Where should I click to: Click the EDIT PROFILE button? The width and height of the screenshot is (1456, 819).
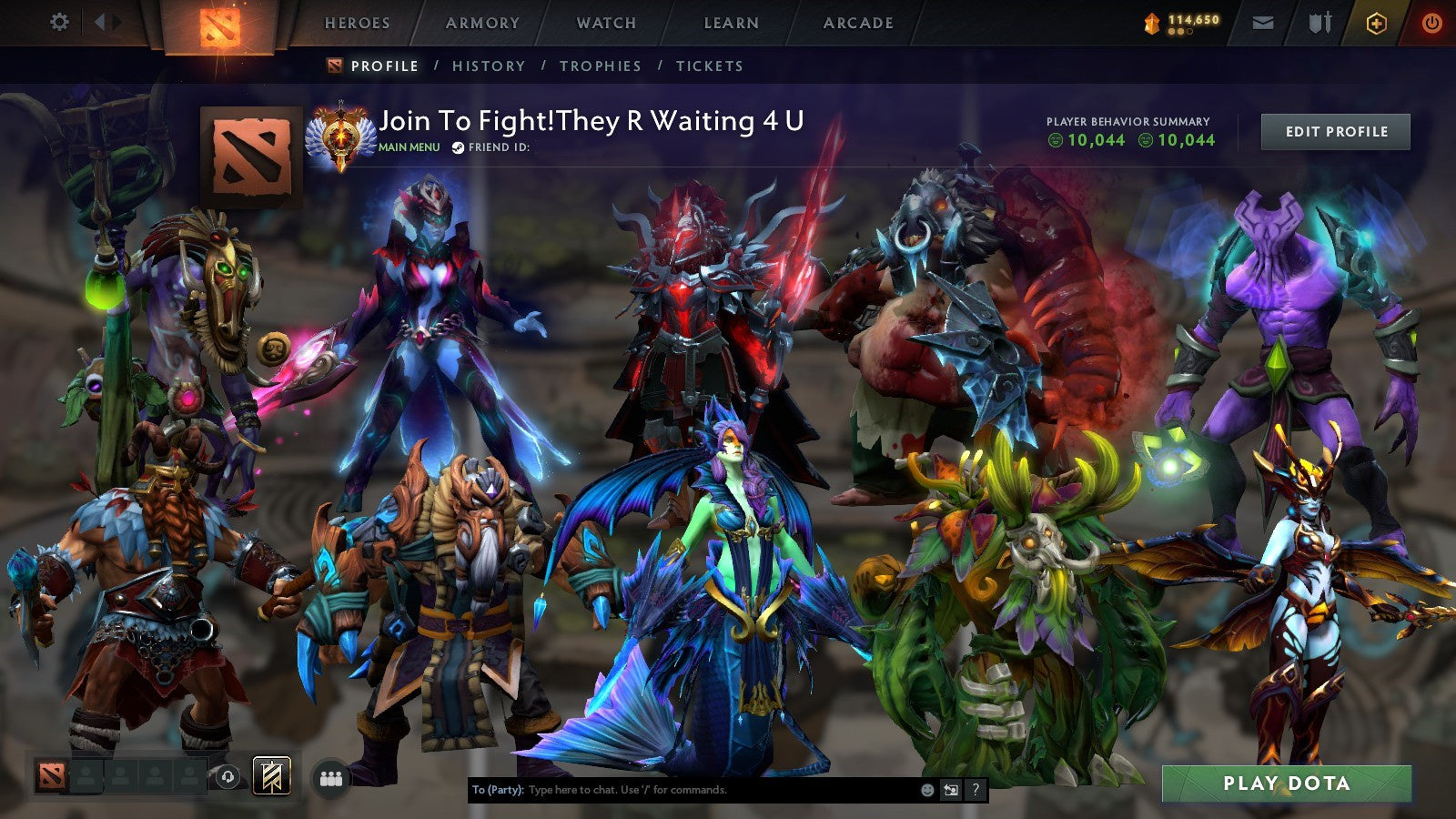coord(1333,131)
